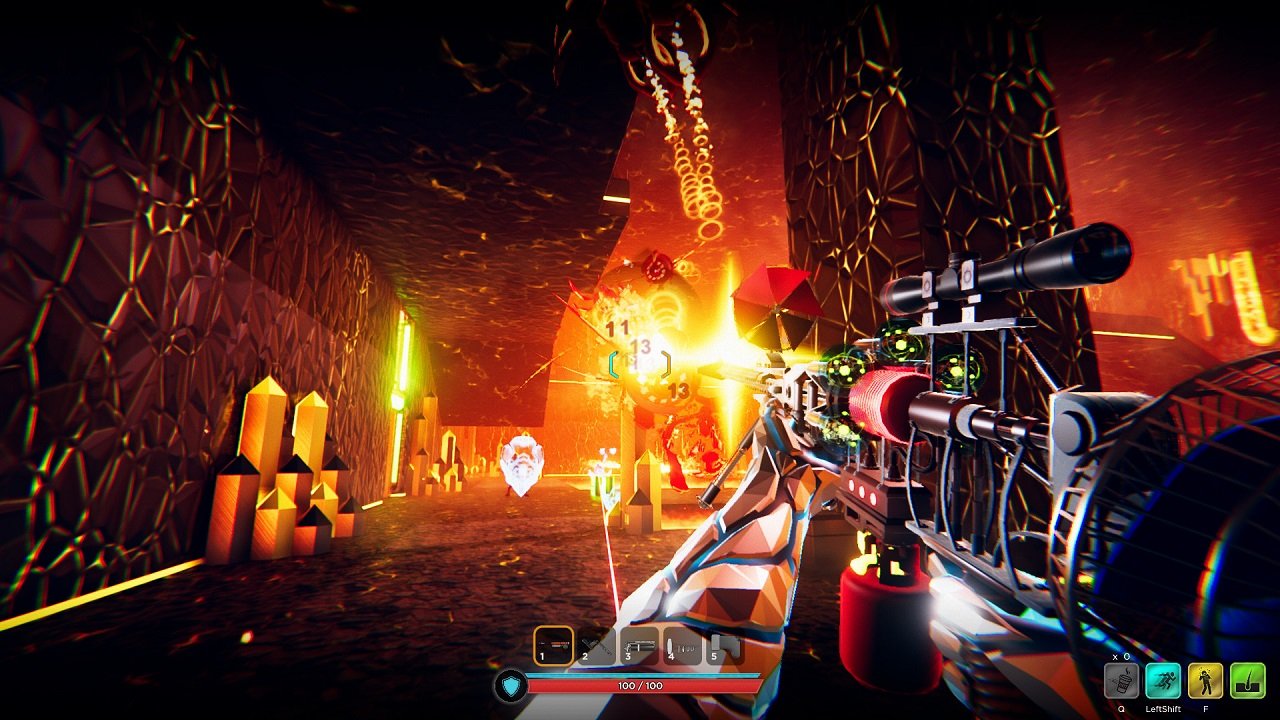This screenshot has height=720, width=1280.
Task: Click the green sprout ability icon
Action: click(x=1247, y=680)
